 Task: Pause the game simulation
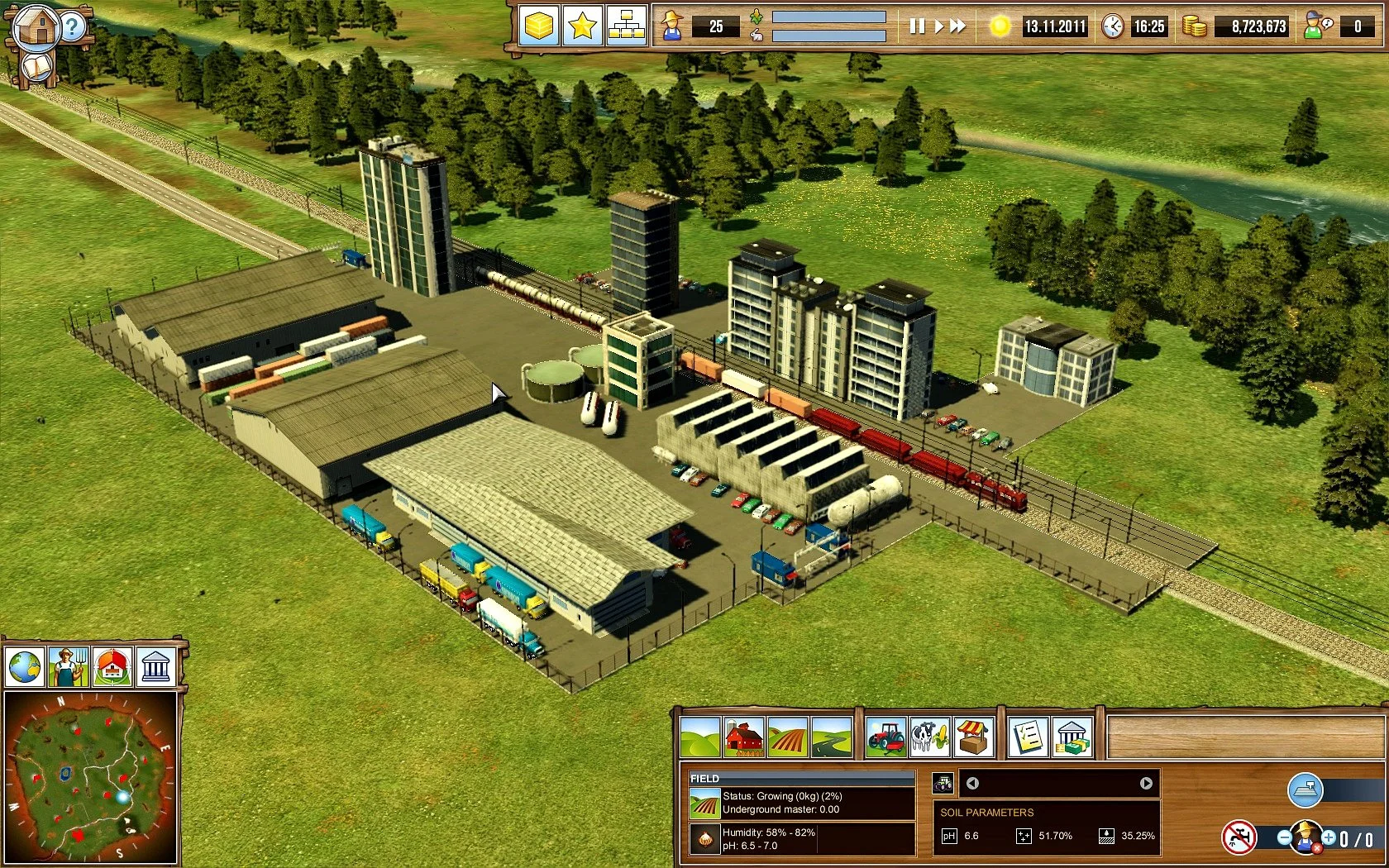click(x=917, y=26)
